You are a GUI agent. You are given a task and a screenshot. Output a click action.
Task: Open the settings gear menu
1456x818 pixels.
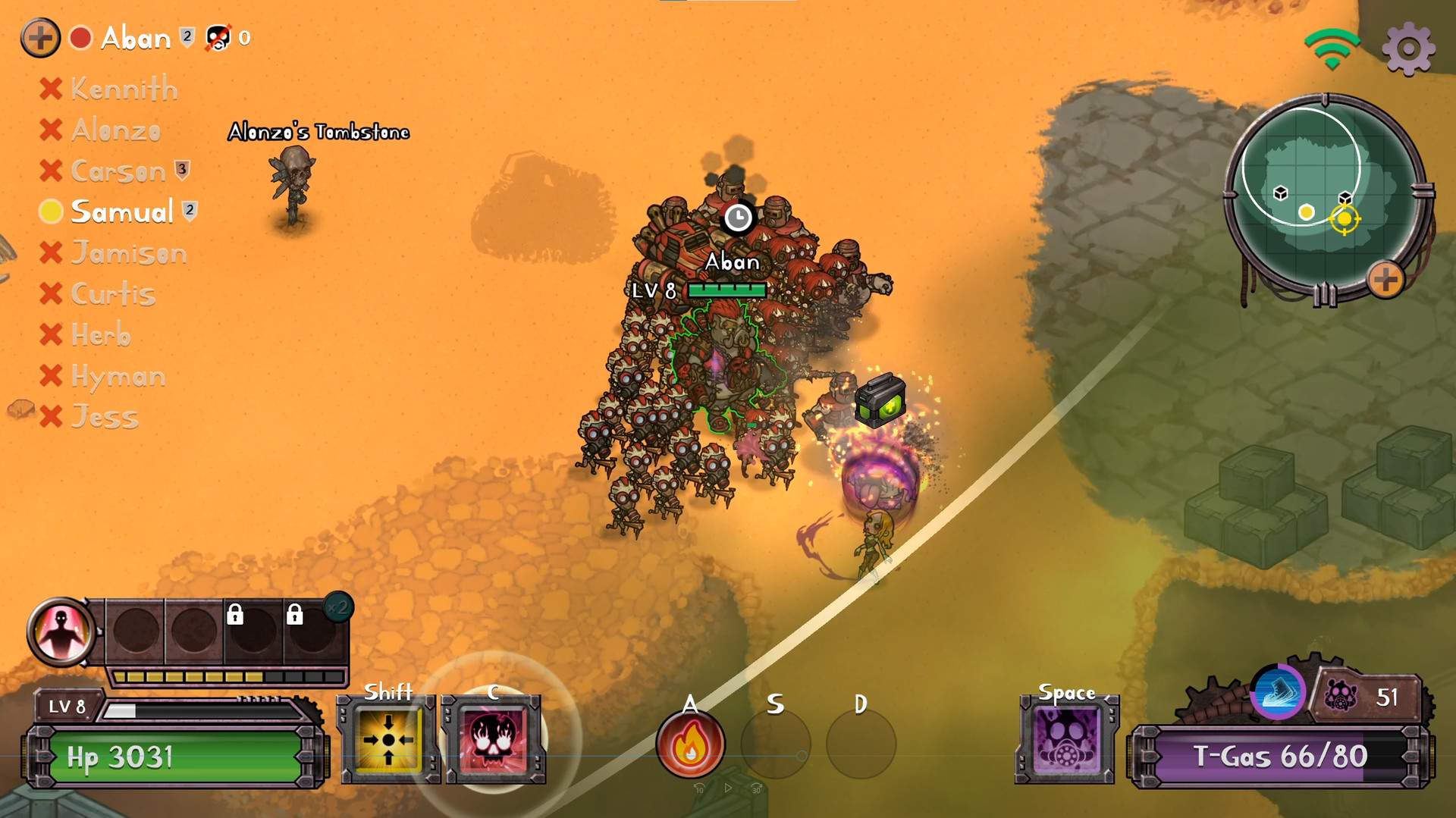point(1408,48)
